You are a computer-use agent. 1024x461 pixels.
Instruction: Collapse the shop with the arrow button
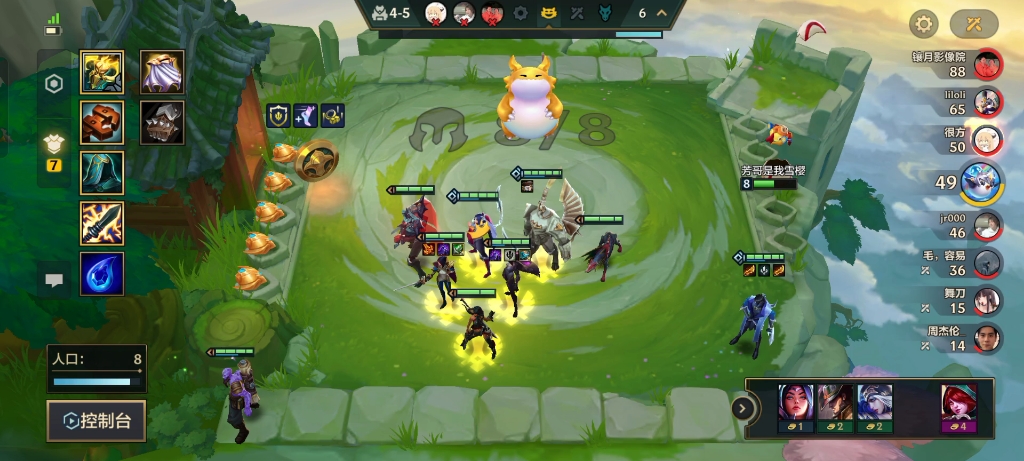pyautogui.click(x=742, y=407)
